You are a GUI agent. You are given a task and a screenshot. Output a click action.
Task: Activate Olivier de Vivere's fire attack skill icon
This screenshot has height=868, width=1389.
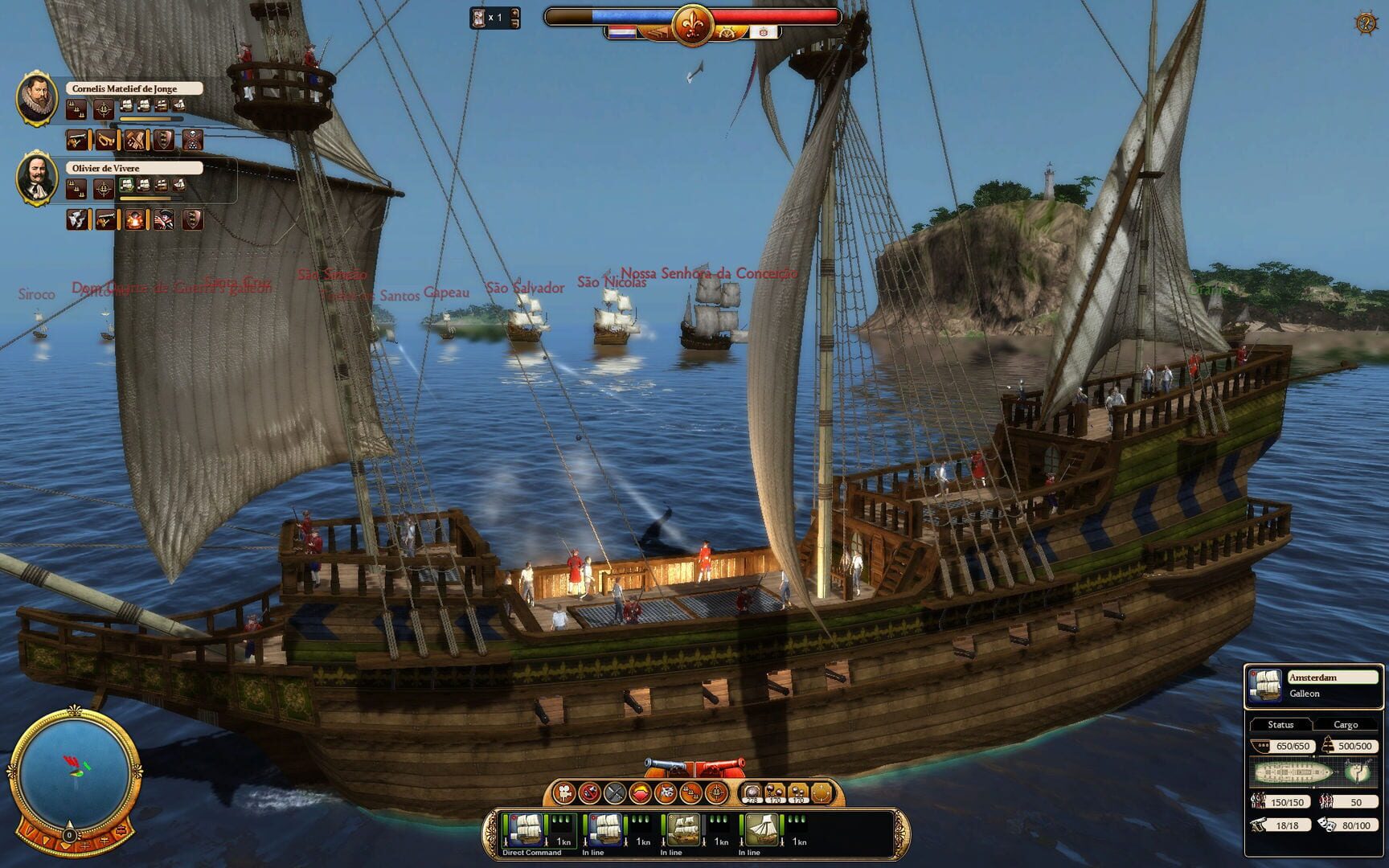click(x=133, y=220)
